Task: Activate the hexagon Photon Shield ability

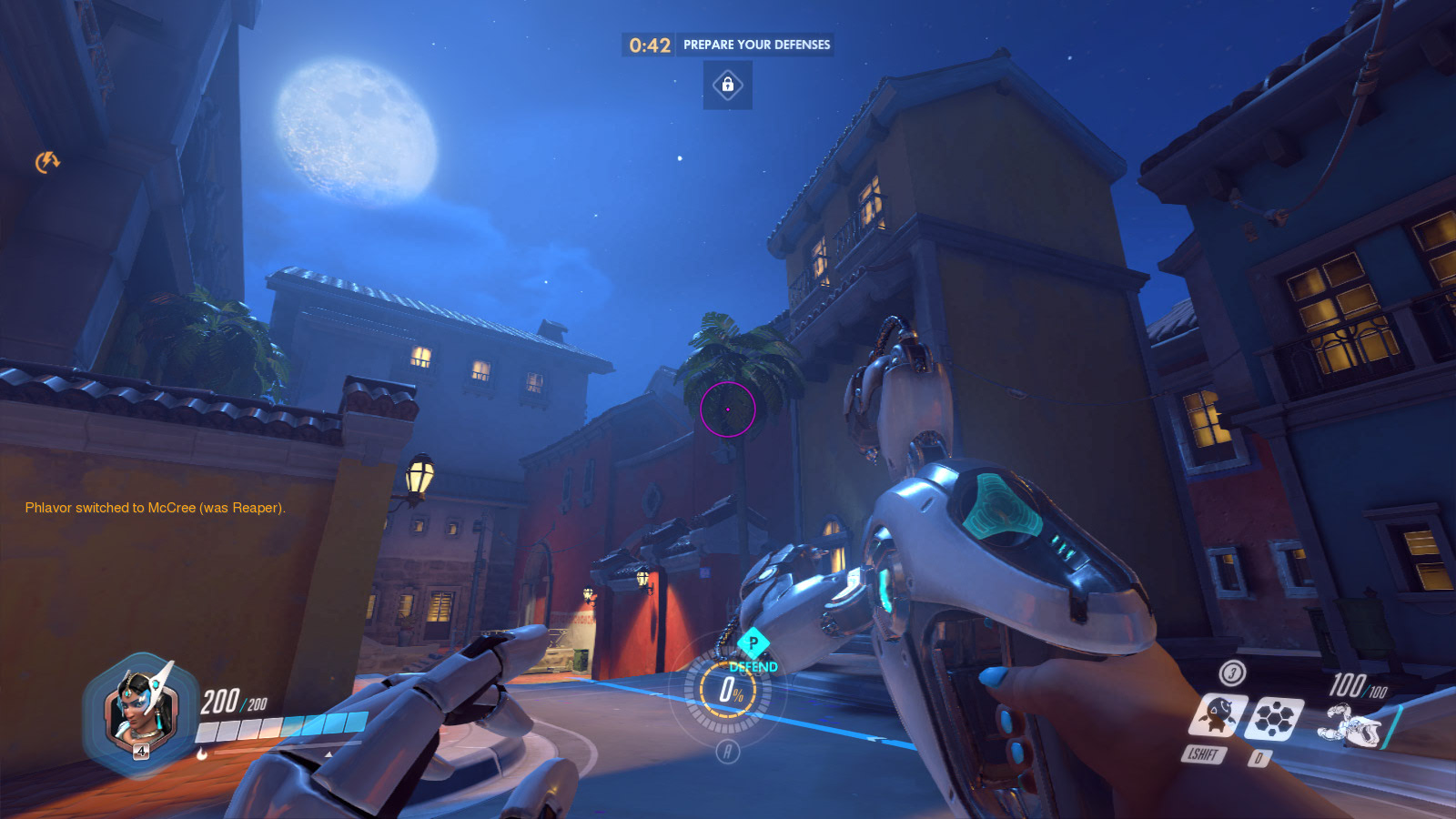Action: (x=1275, y=718)
